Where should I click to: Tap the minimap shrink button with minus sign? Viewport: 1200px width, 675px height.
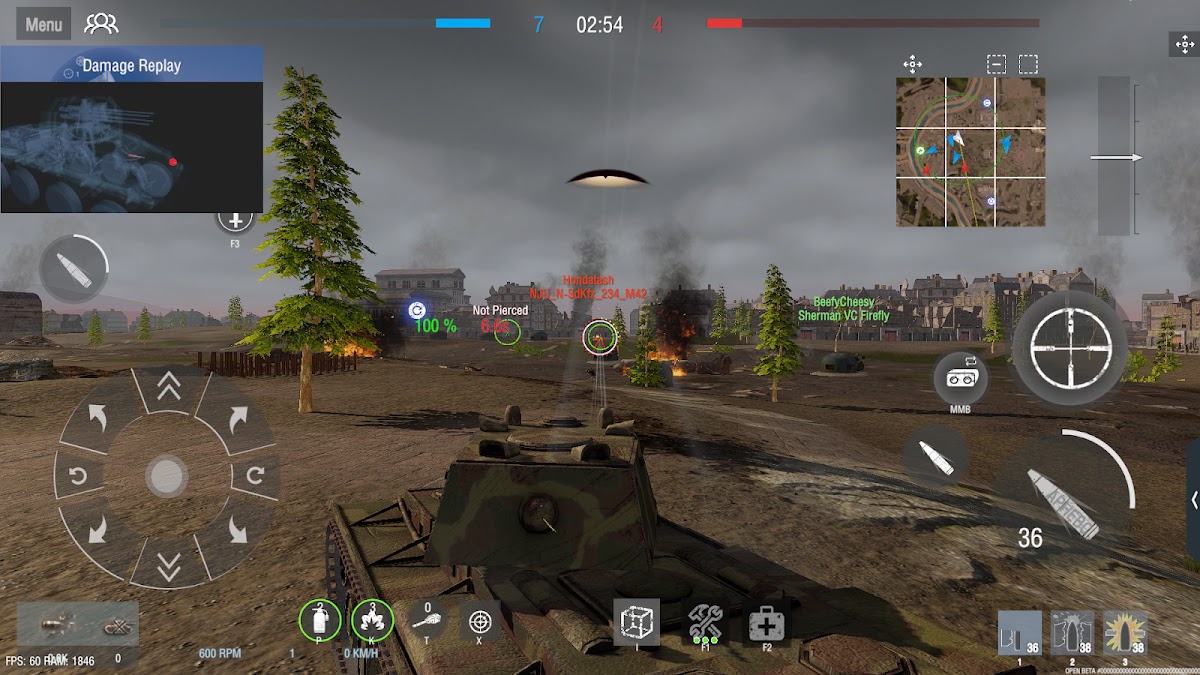tap(996, 65)
